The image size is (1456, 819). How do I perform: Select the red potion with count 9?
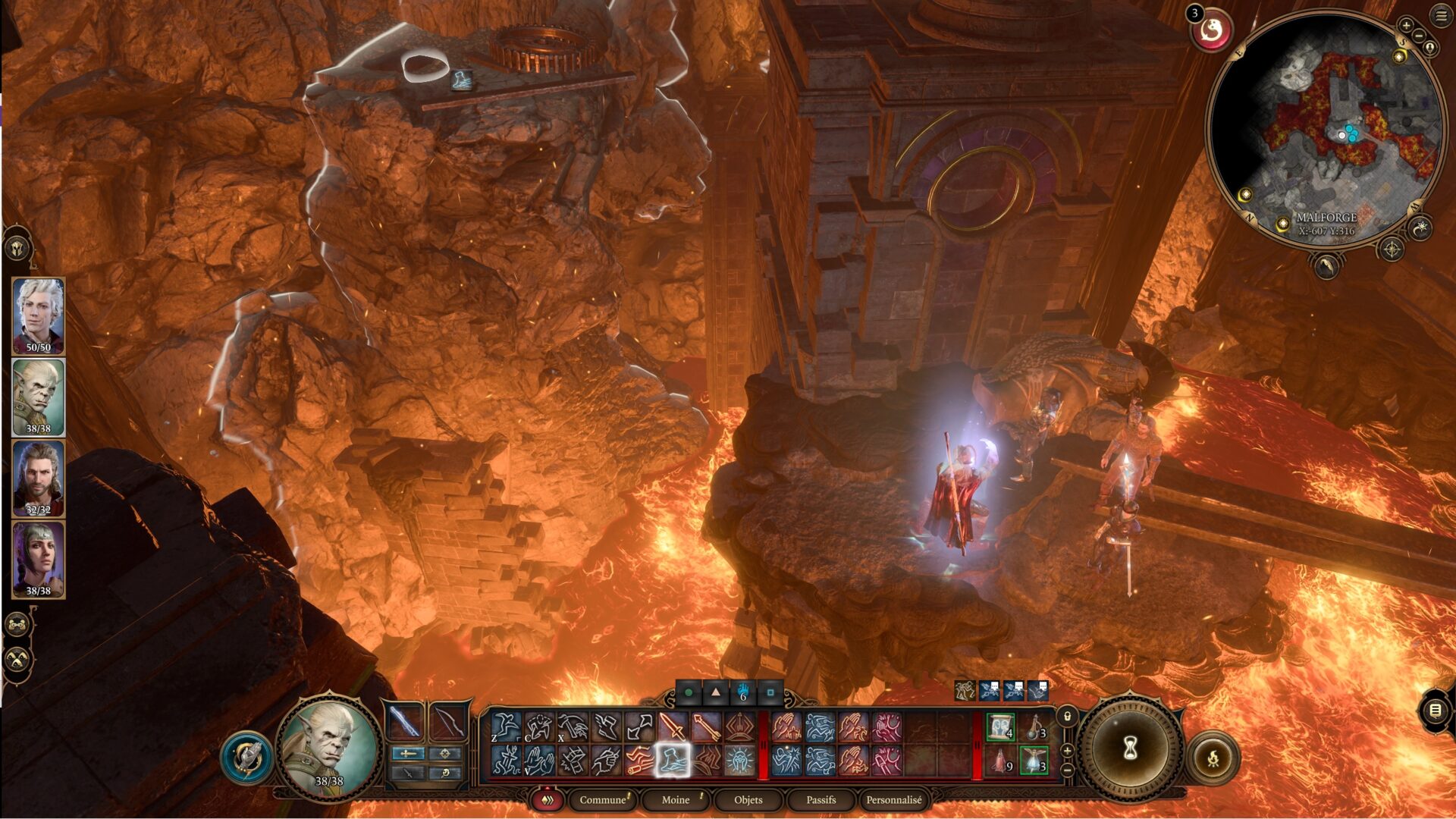point(1000,761)
